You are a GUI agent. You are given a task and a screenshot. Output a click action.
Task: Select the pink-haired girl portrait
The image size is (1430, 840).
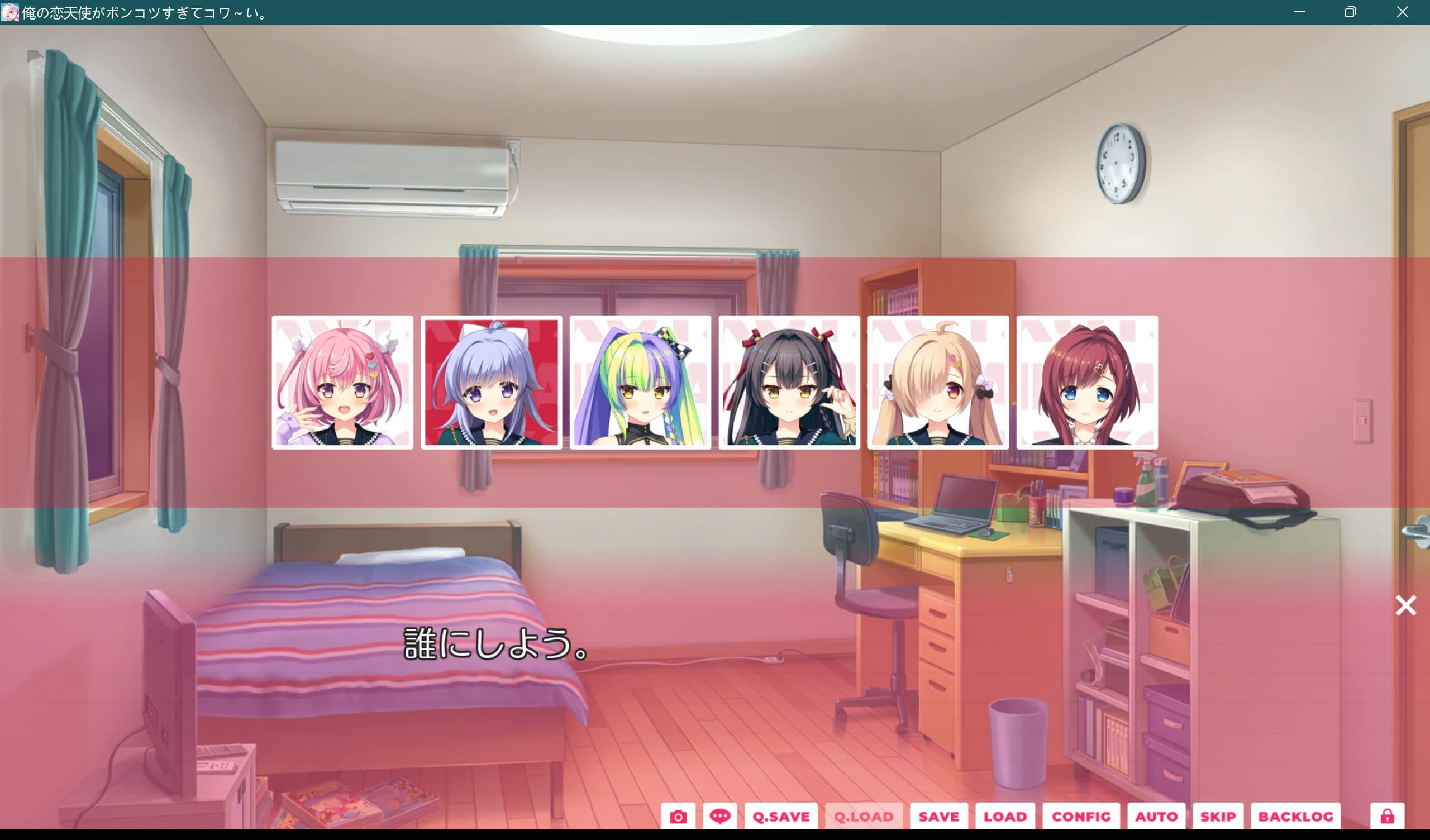[x=344, y=383]
